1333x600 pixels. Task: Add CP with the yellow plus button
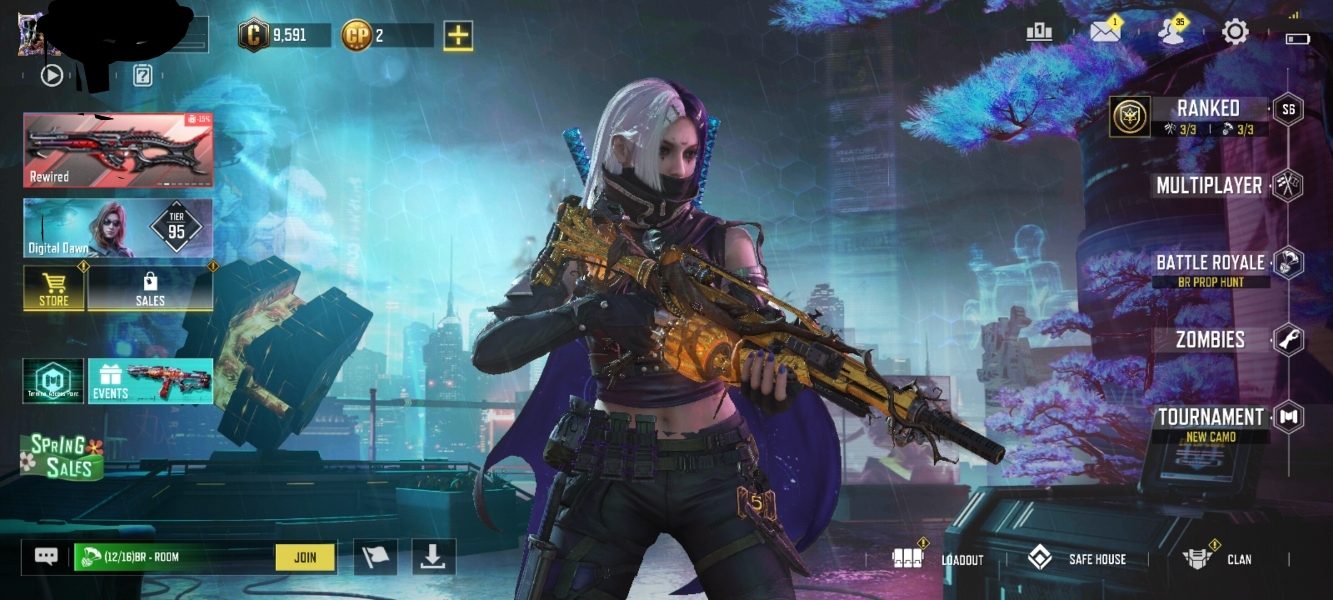coord(458,36)
